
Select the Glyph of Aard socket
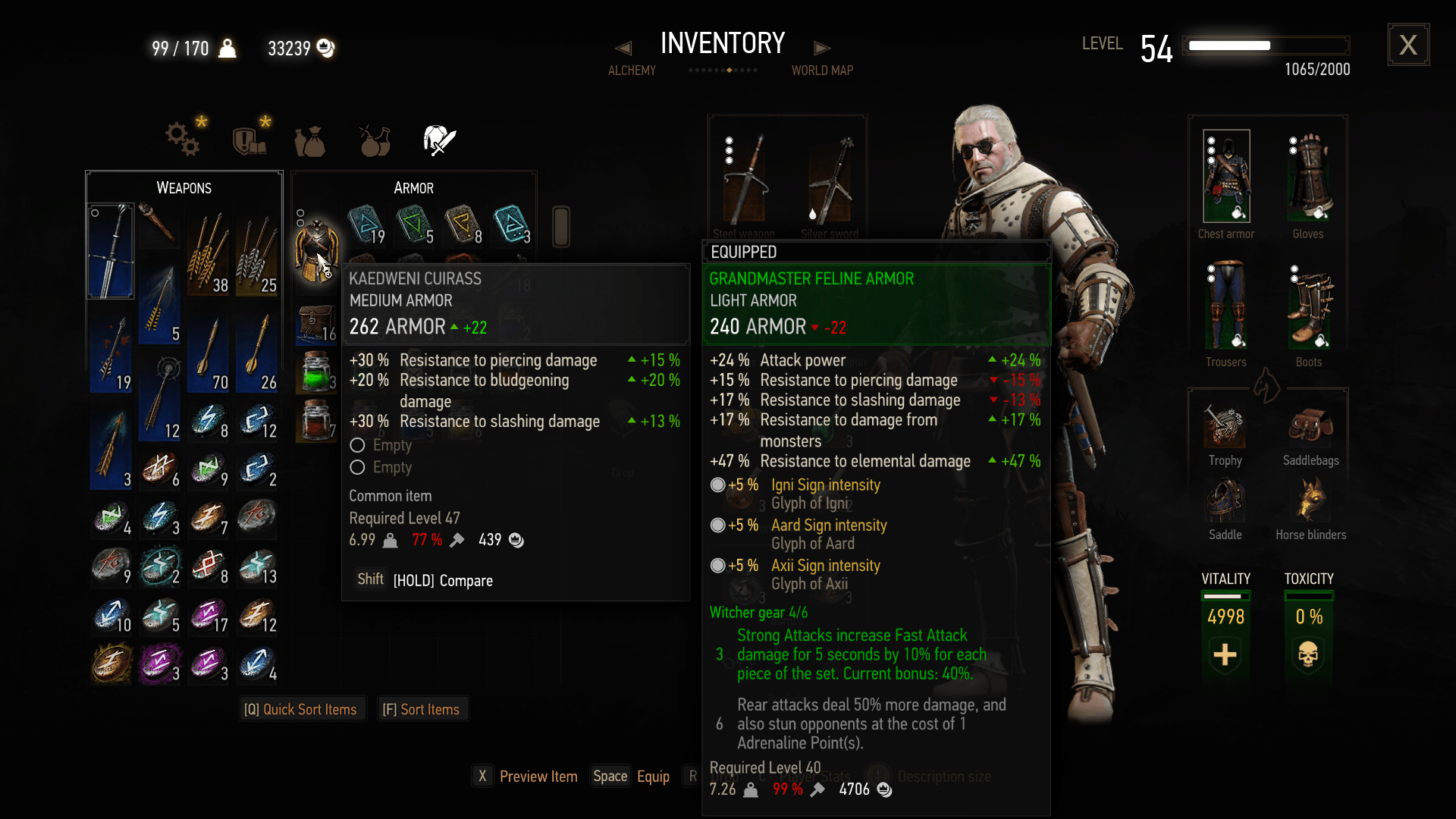(x=717, y=525)
